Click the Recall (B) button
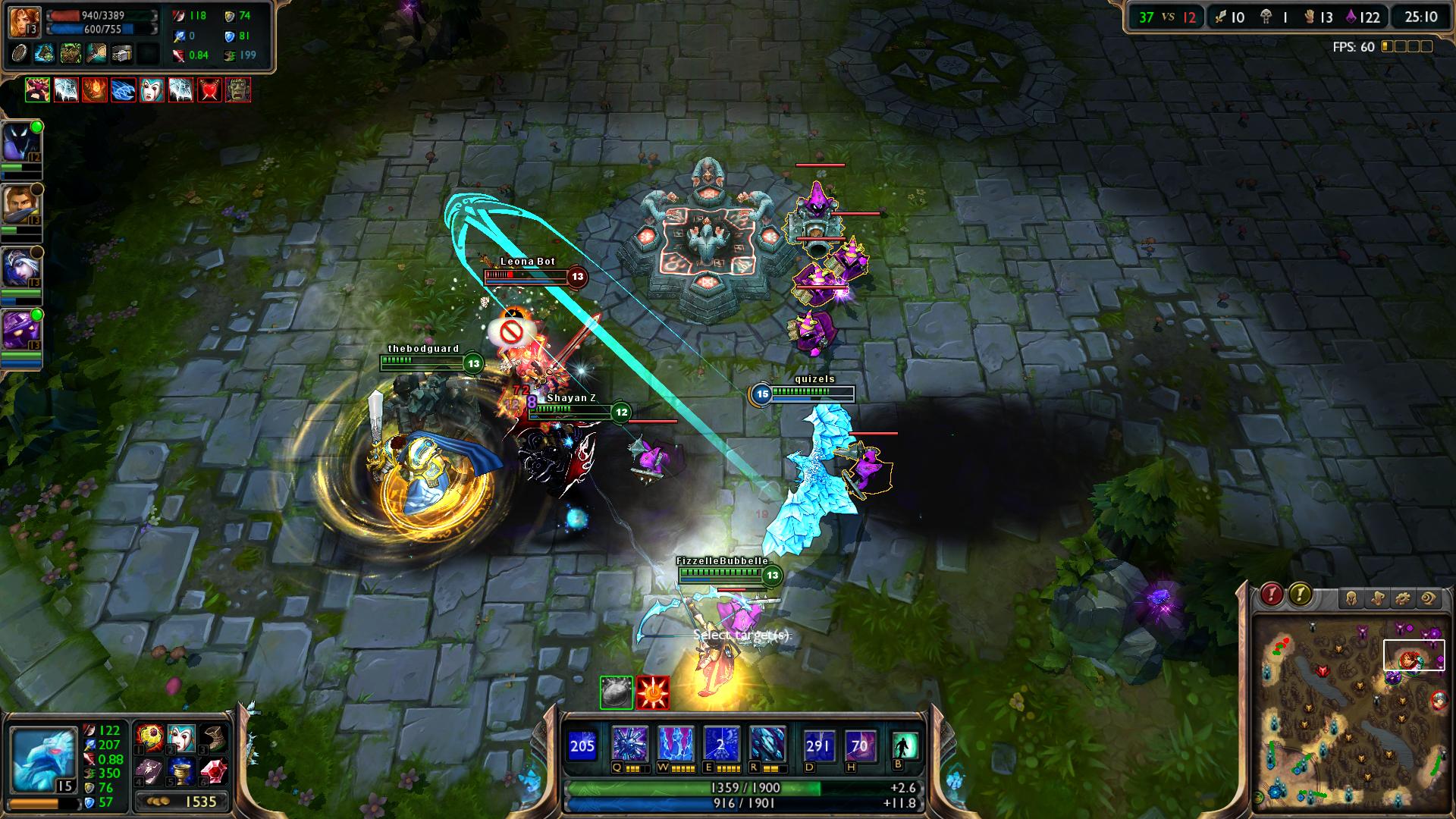Image resolution: width=1456 pixels, height=819 pixels. point(905,746)
